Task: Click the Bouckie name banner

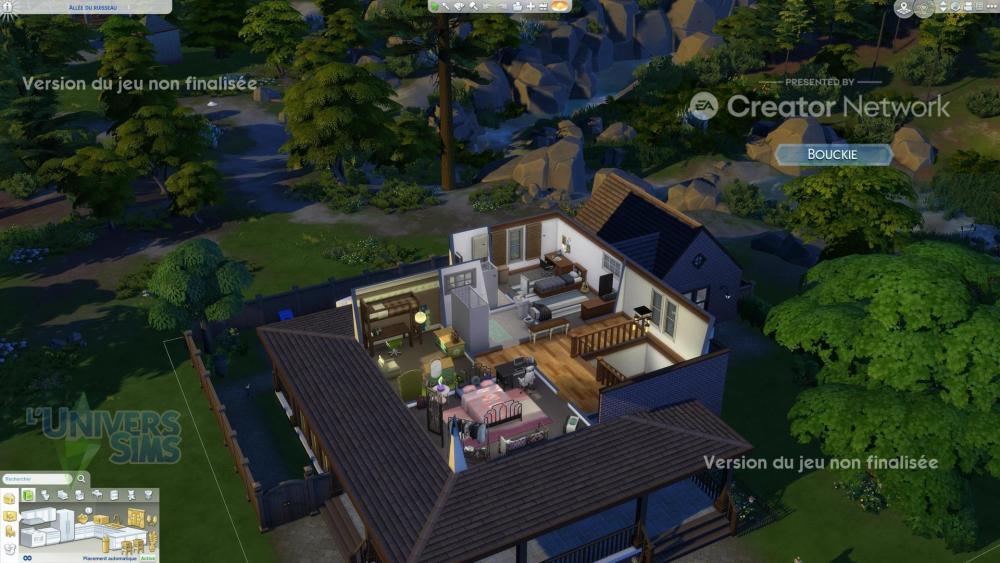Action: pyautogui.click(x=833, y=155)
